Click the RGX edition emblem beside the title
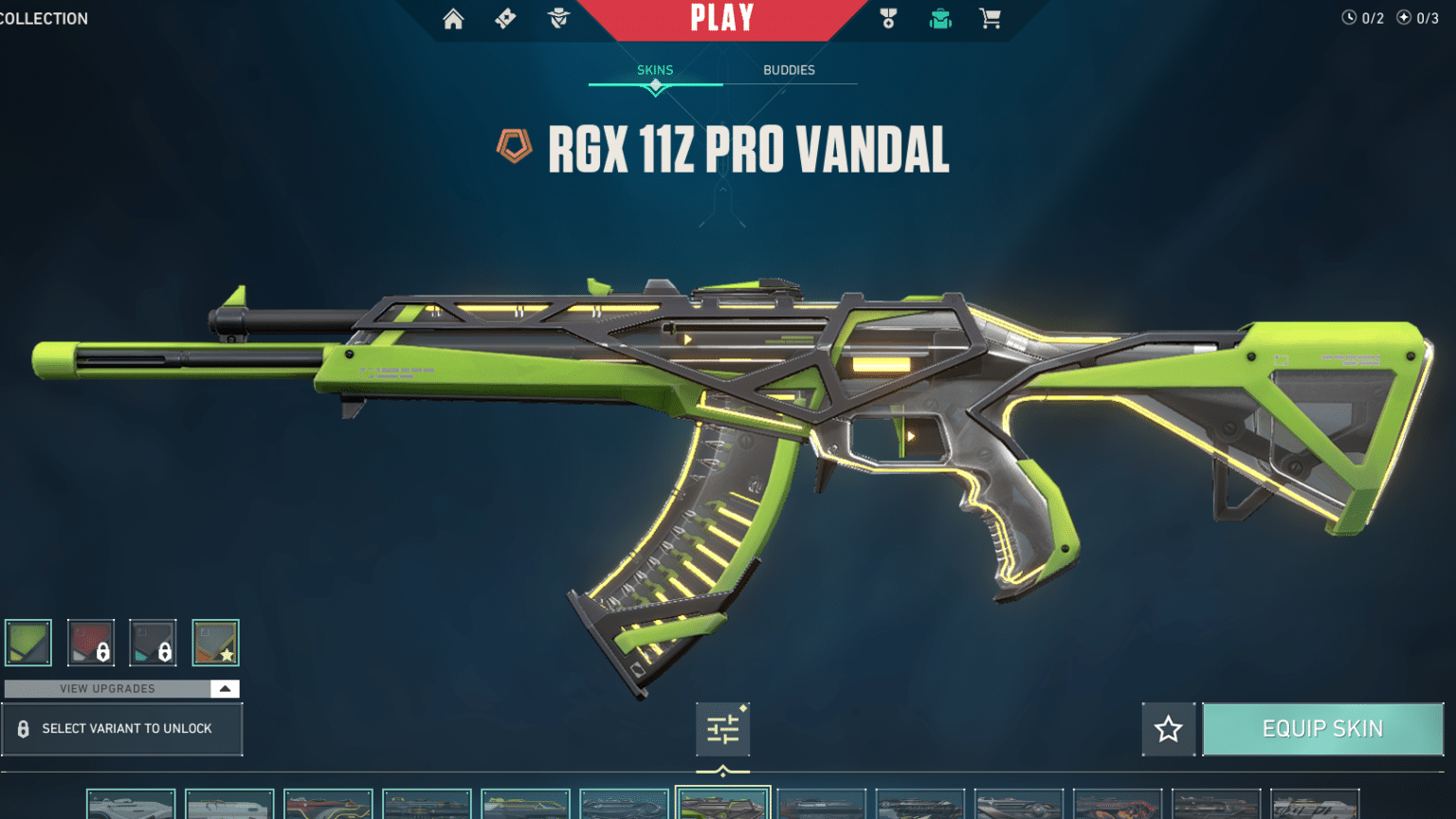 click(516, 148)
